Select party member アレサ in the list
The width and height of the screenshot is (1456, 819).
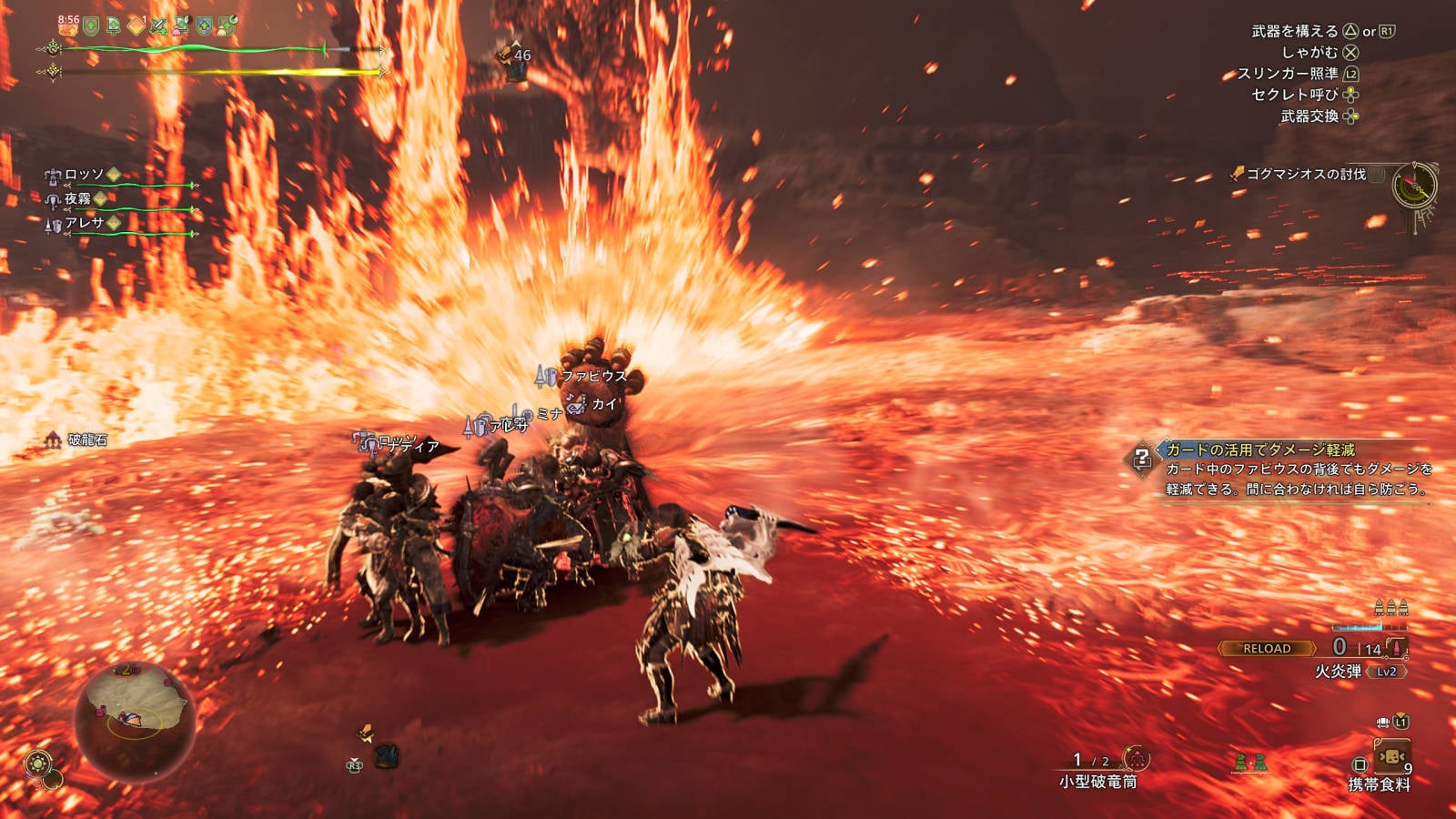[x=84, y=223]
